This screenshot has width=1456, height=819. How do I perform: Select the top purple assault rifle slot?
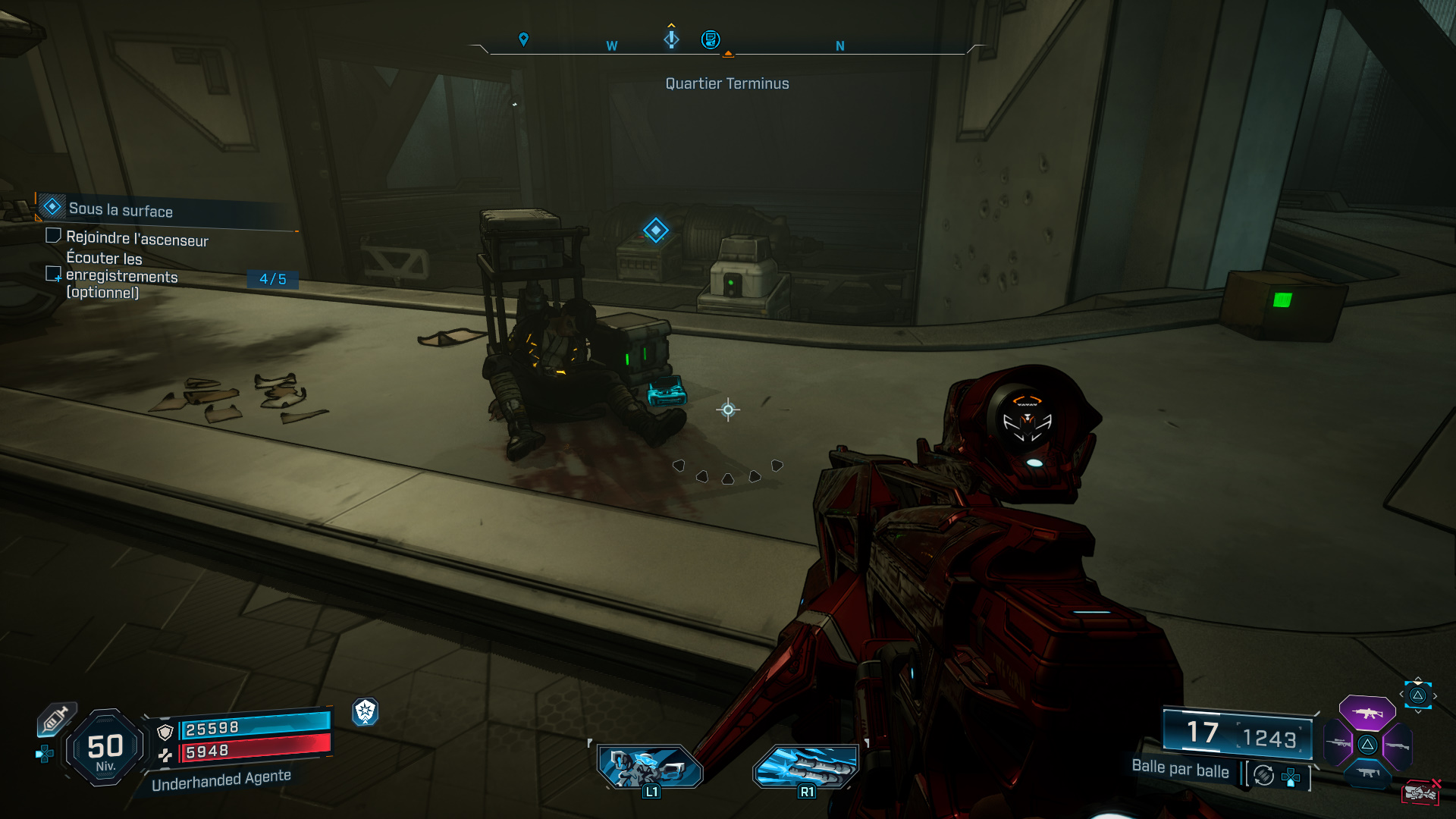tap(1367, 713)
